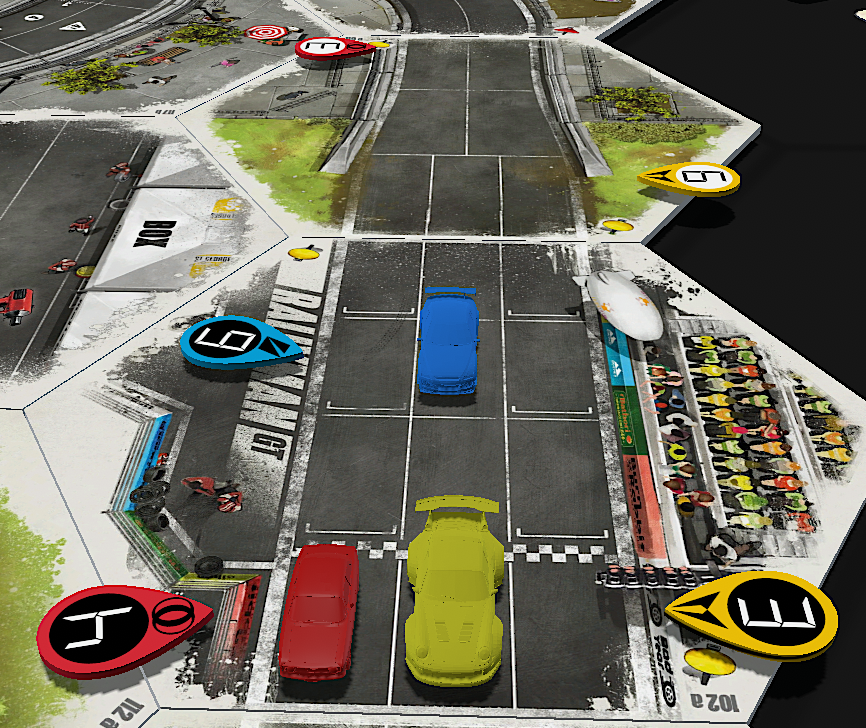This screenshot has width=866, height=728.
Task: Choose the yellow car piece
Action: click(x=454, y=592)
